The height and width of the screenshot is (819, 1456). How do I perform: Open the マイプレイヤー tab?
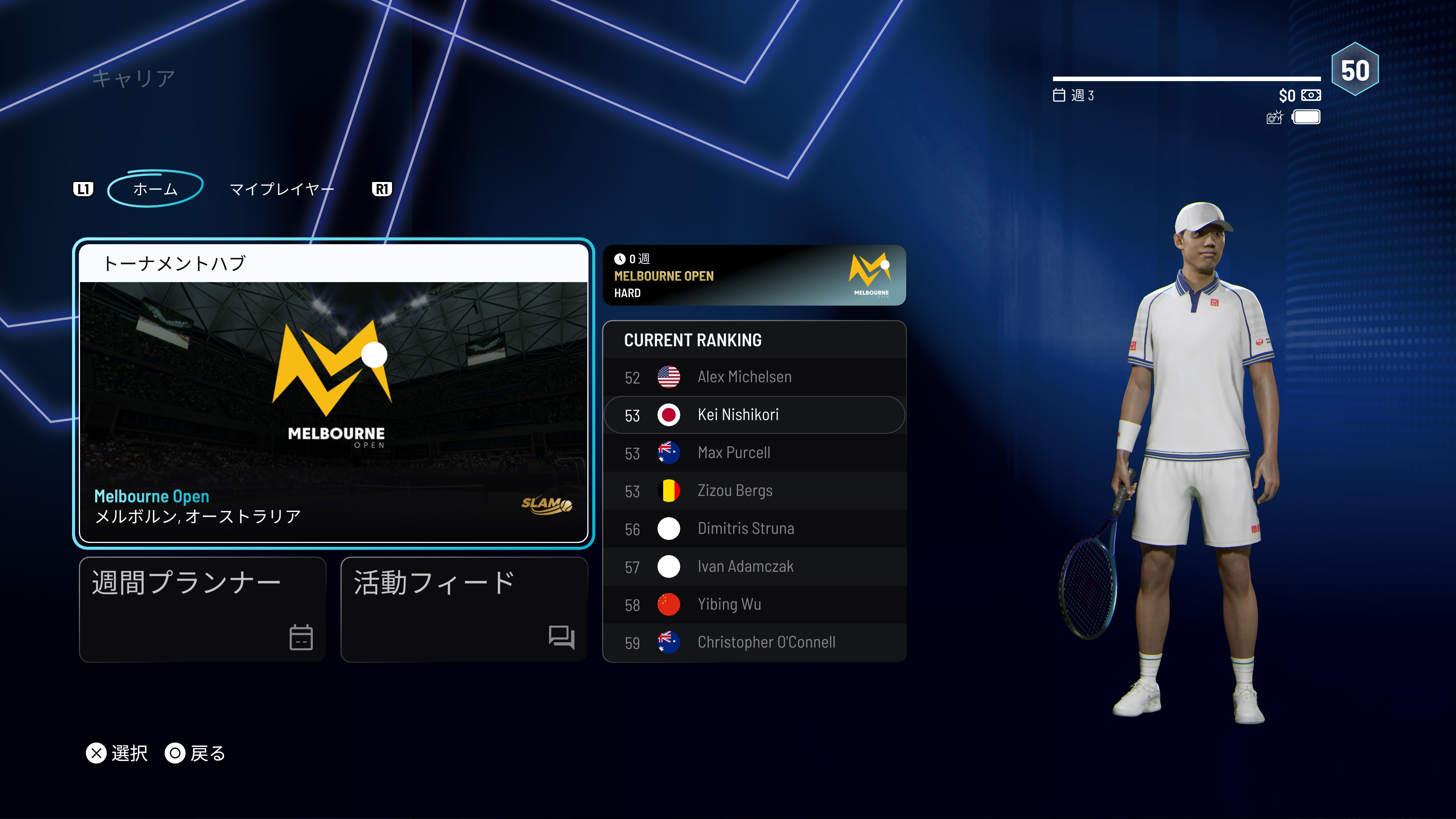(x=281, y=189)
